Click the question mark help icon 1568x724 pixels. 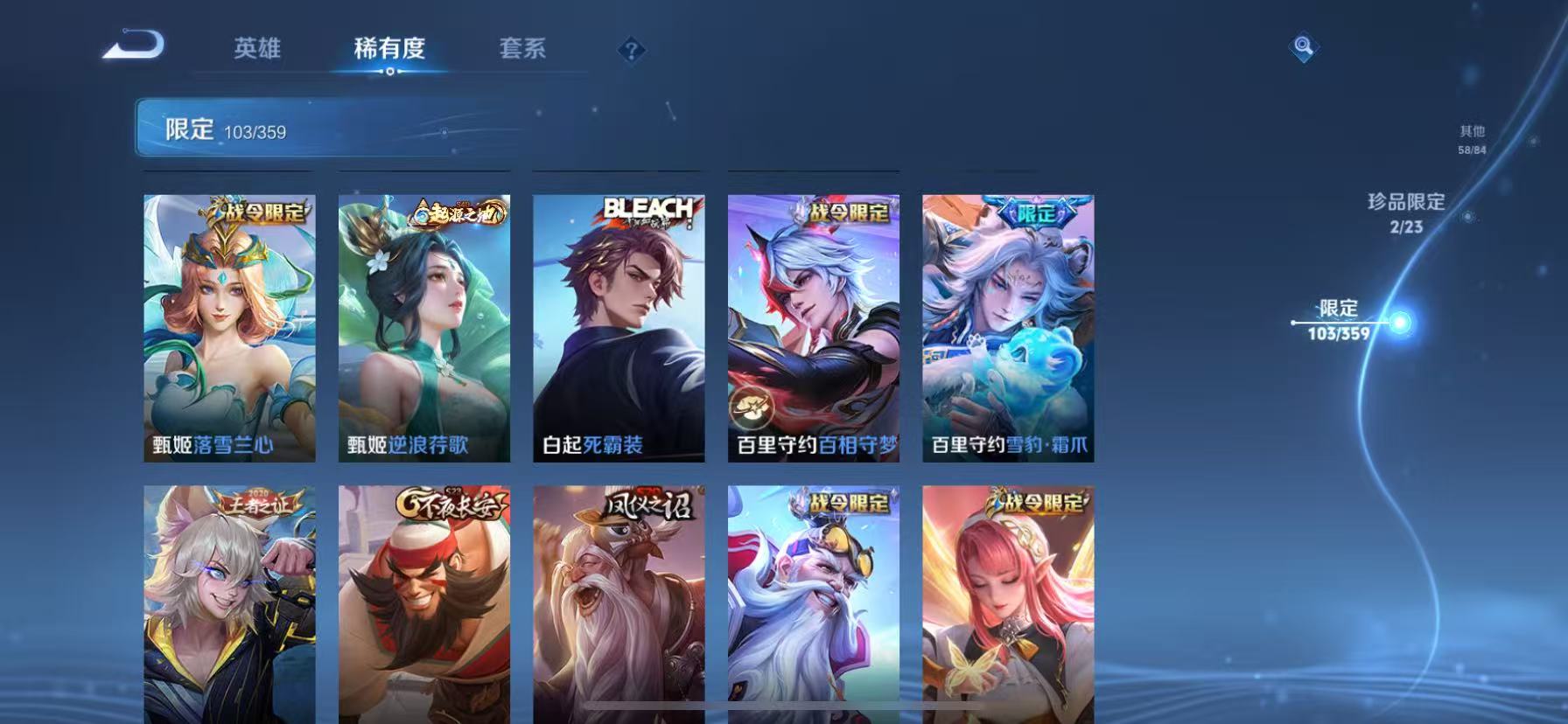coord(632,50)
